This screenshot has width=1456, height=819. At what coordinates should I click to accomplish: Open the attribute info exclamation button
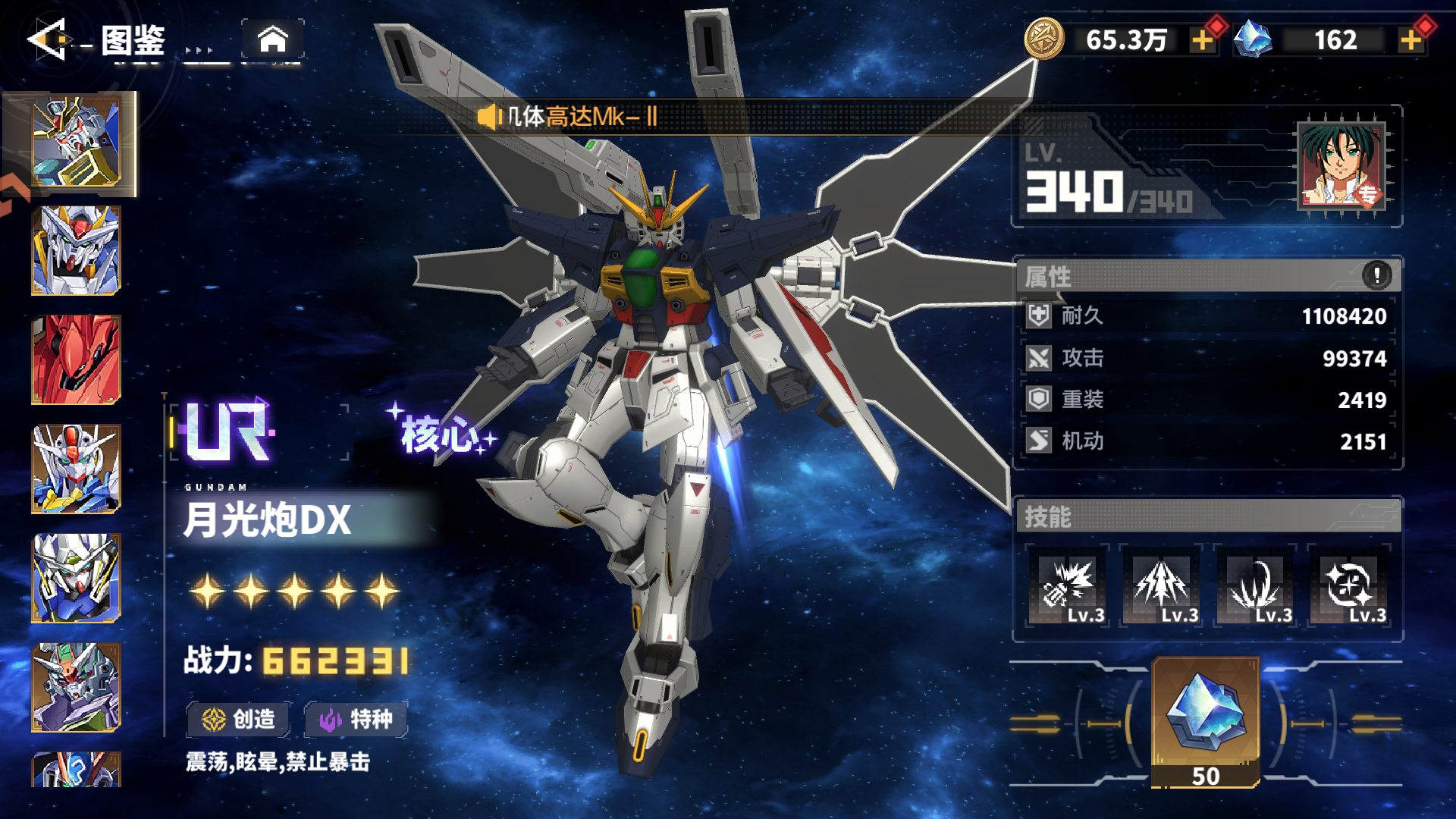click(1376, 275)
